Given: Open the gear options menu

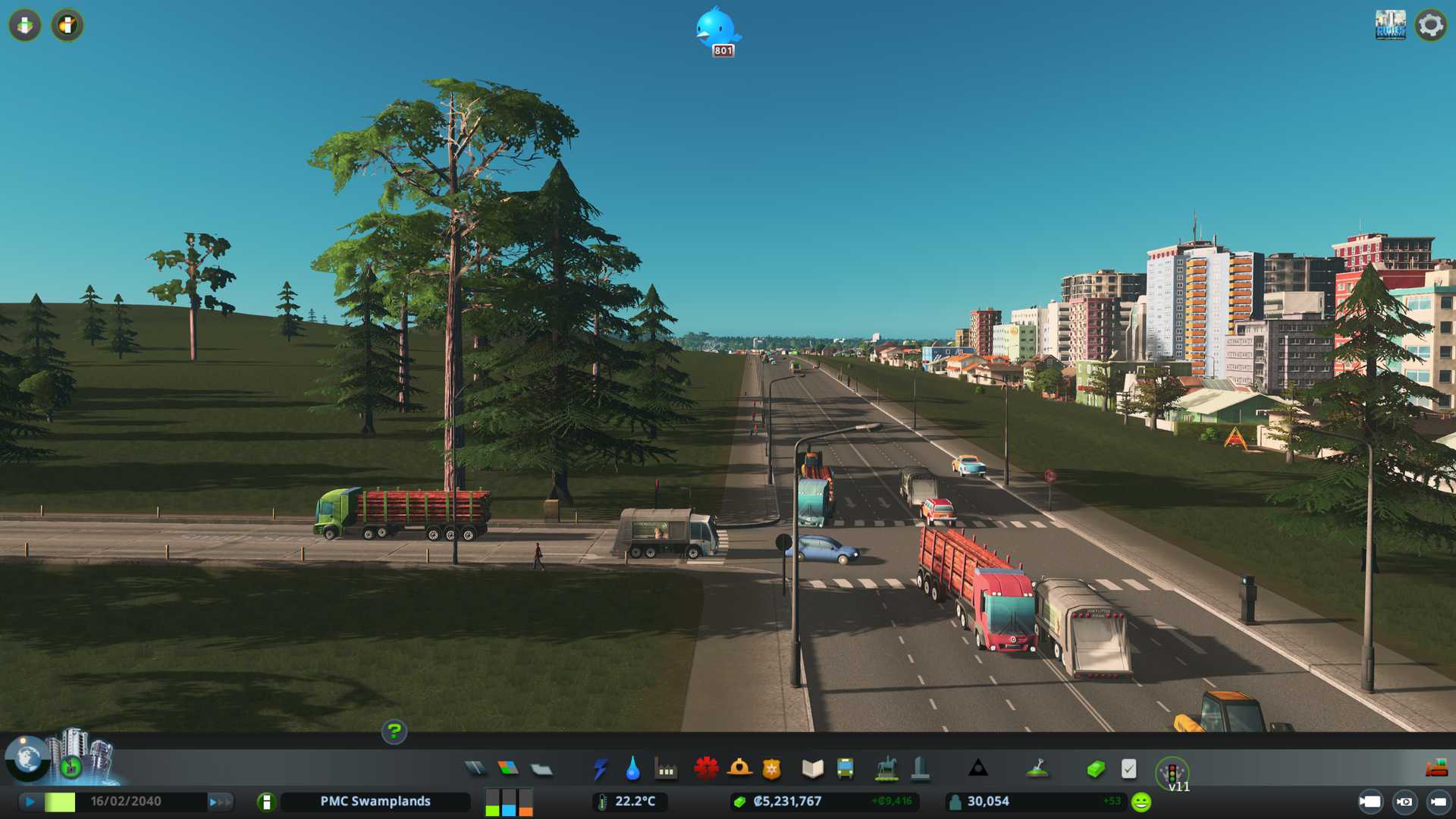Looking at the screenshot, I should coord(1430,25).
